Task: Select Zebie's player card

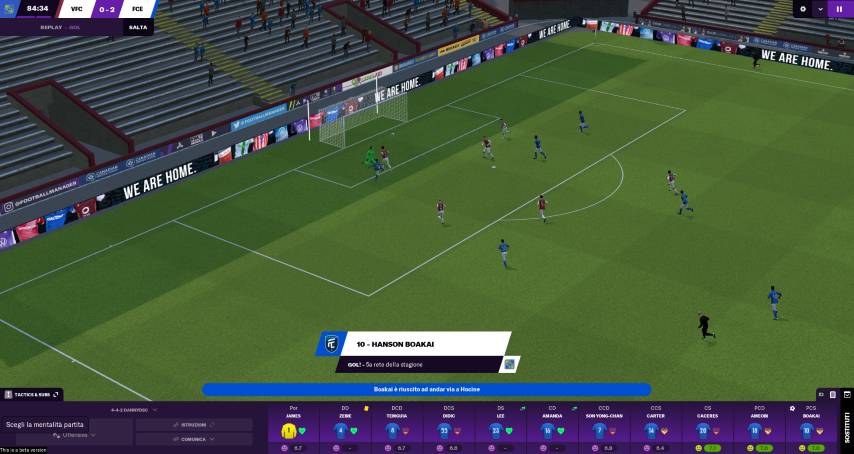Action: tap(345, 430)
